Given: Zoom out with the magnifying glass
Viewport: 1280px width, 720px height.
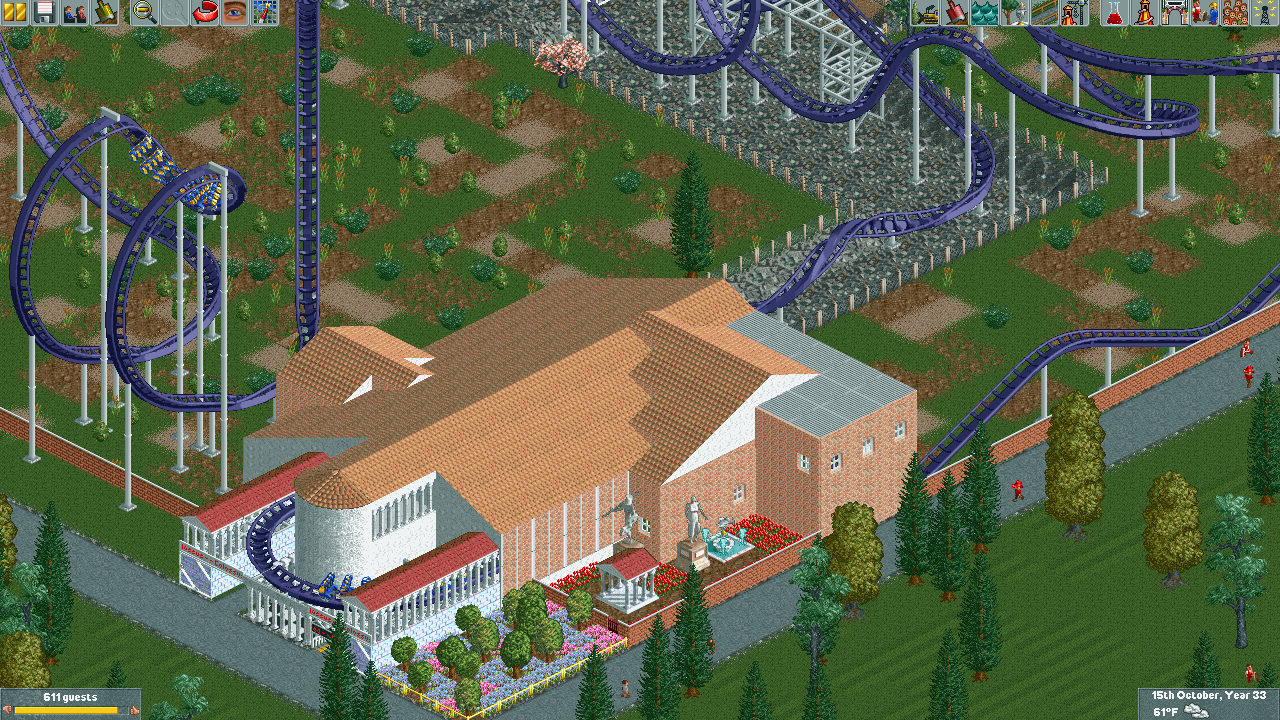Looking at the screenshot, I should click(145, 12).
